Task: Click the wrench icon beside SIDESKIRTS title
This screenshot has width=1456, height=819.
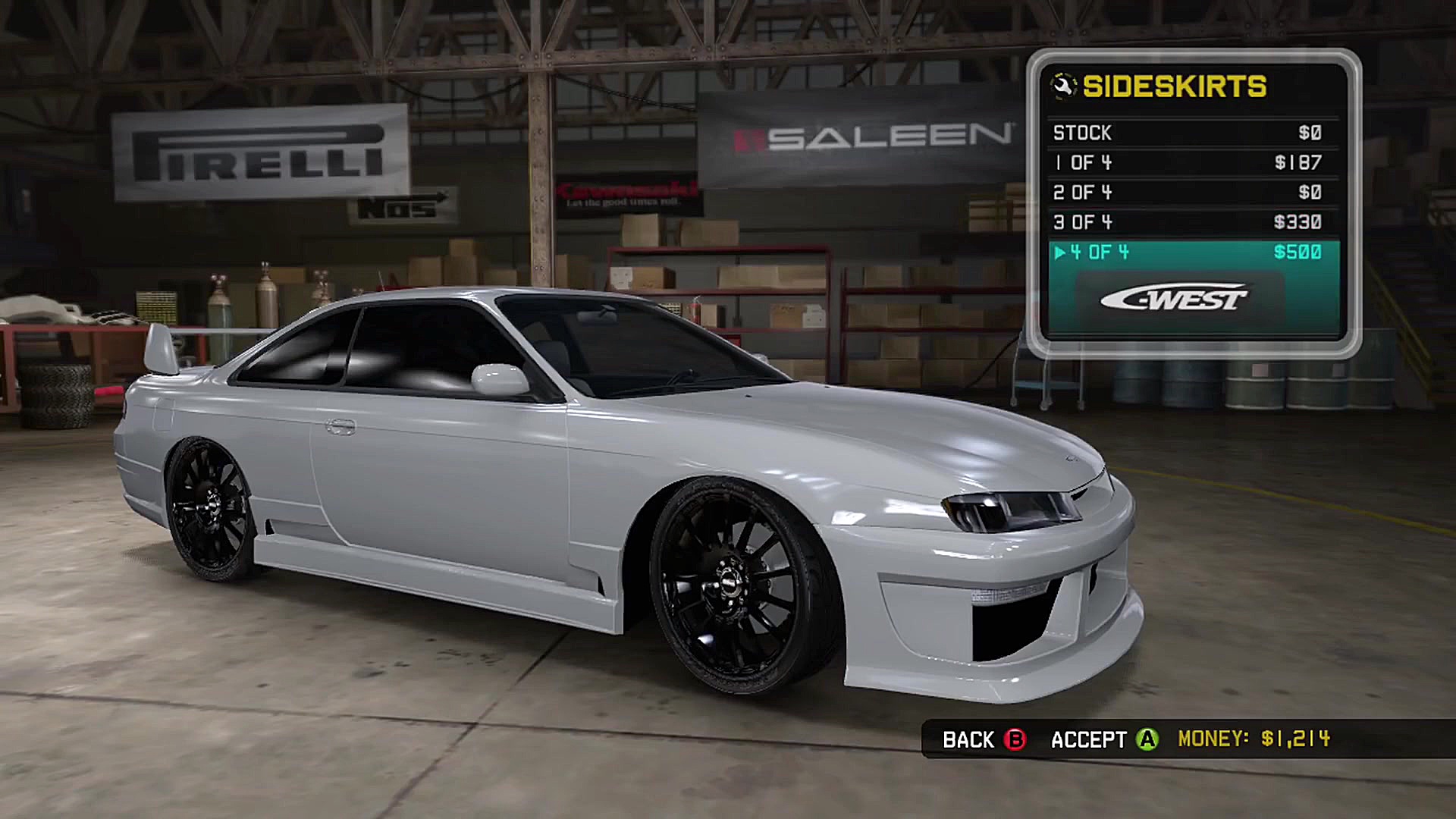Action: pyautogui.click(x=1064, y=86)
